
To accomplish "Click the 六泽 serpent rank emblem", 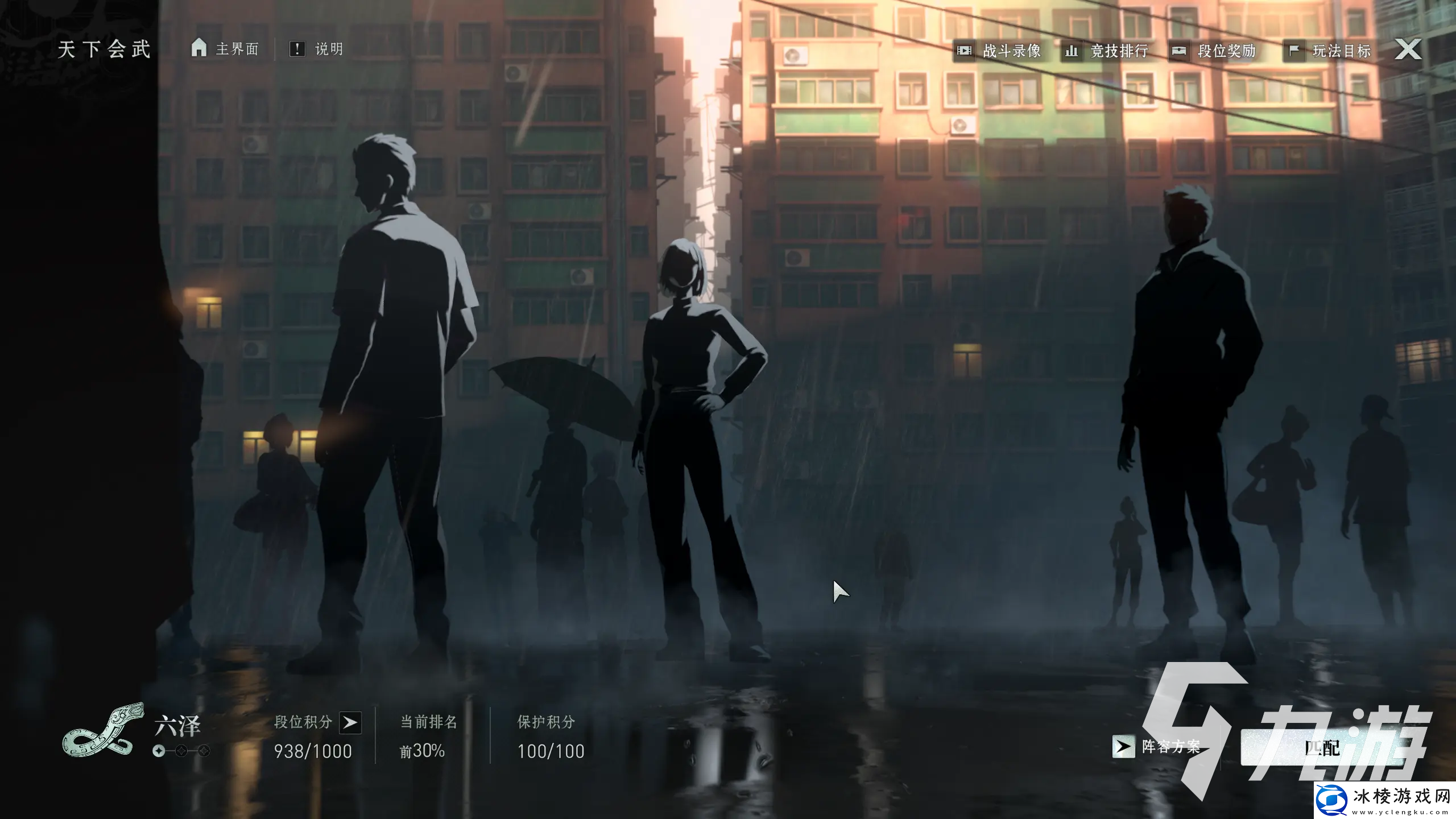I will [x=102, y=730].
